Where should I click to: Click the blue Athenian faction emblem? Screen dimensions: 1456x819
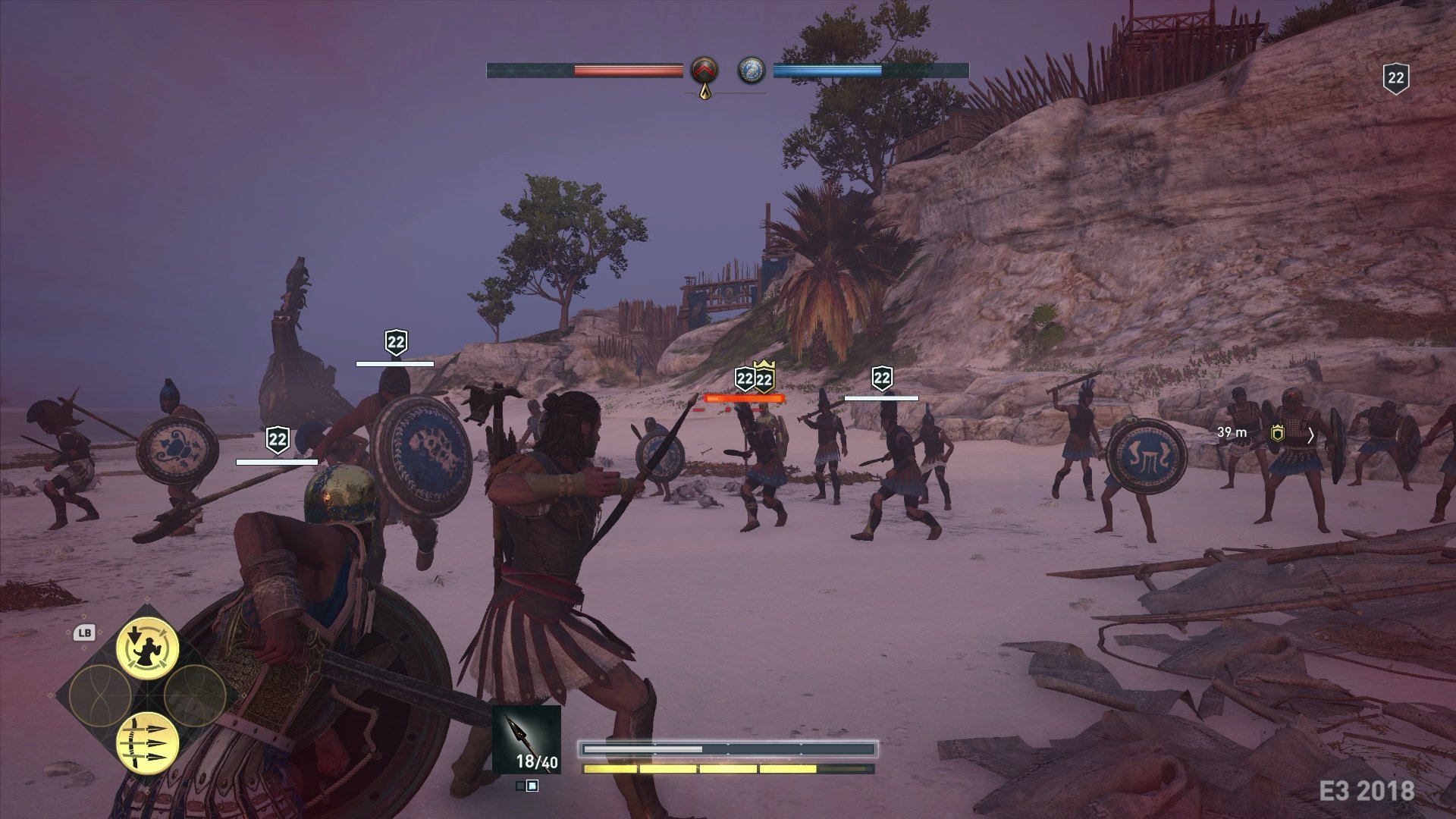point(752,71)
